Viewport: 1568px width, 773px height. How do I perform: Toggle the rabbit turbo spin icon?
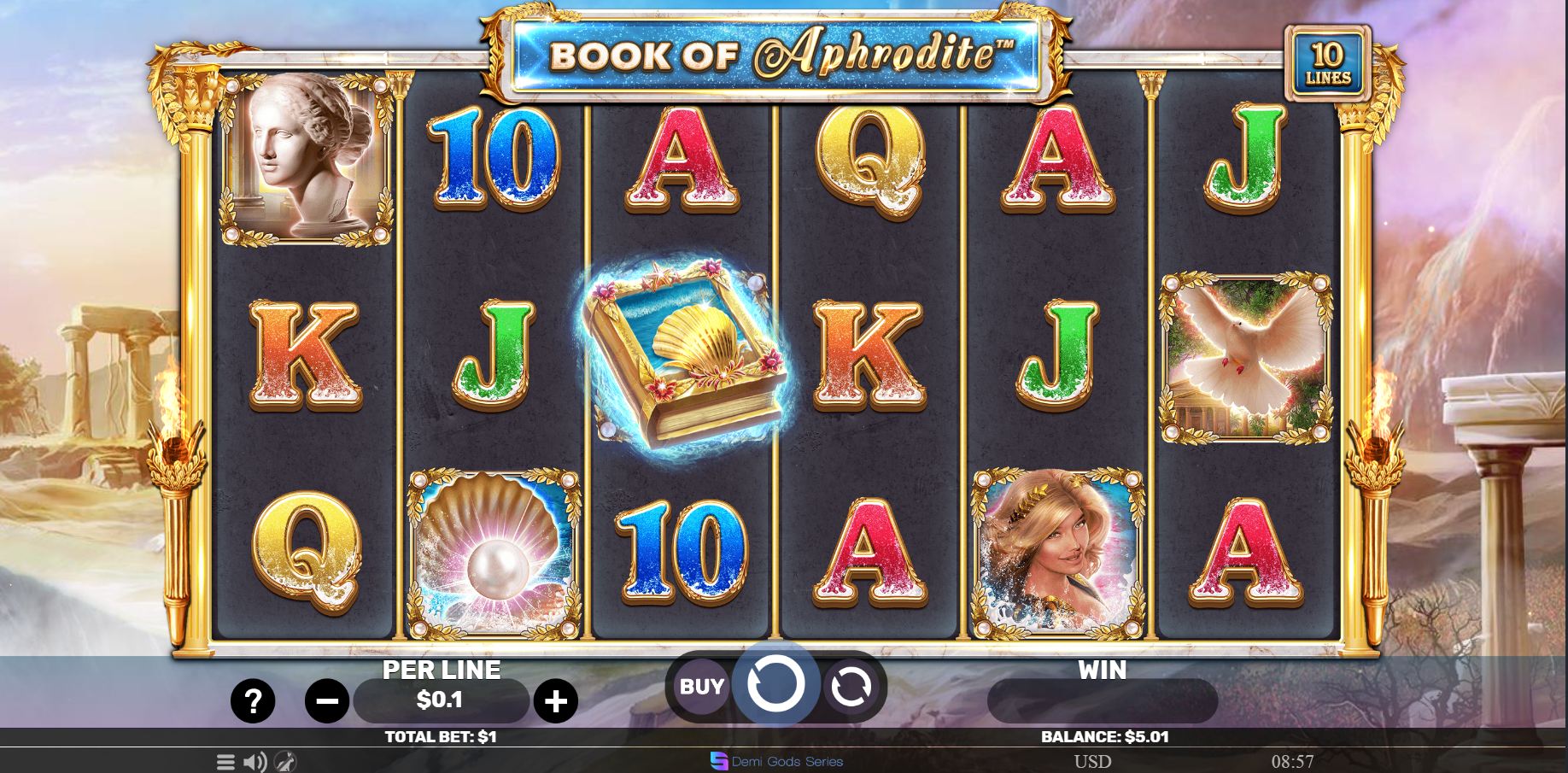coord(285,762)
